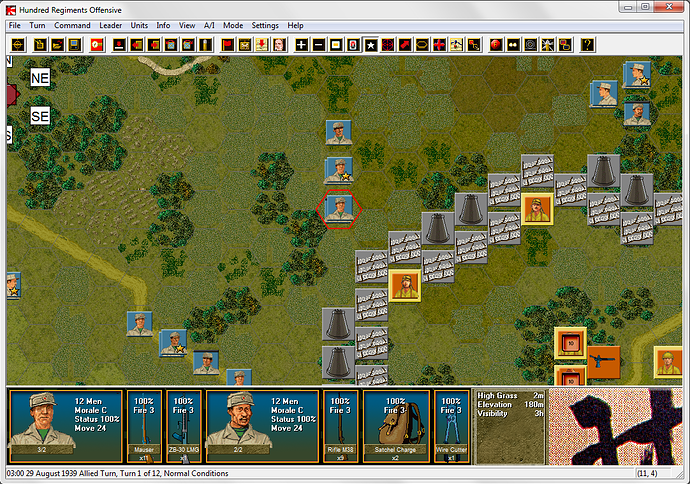Open the Help menu
Image resolution: width=690 pixels, height=484 pixels.
tap(296, 25)
